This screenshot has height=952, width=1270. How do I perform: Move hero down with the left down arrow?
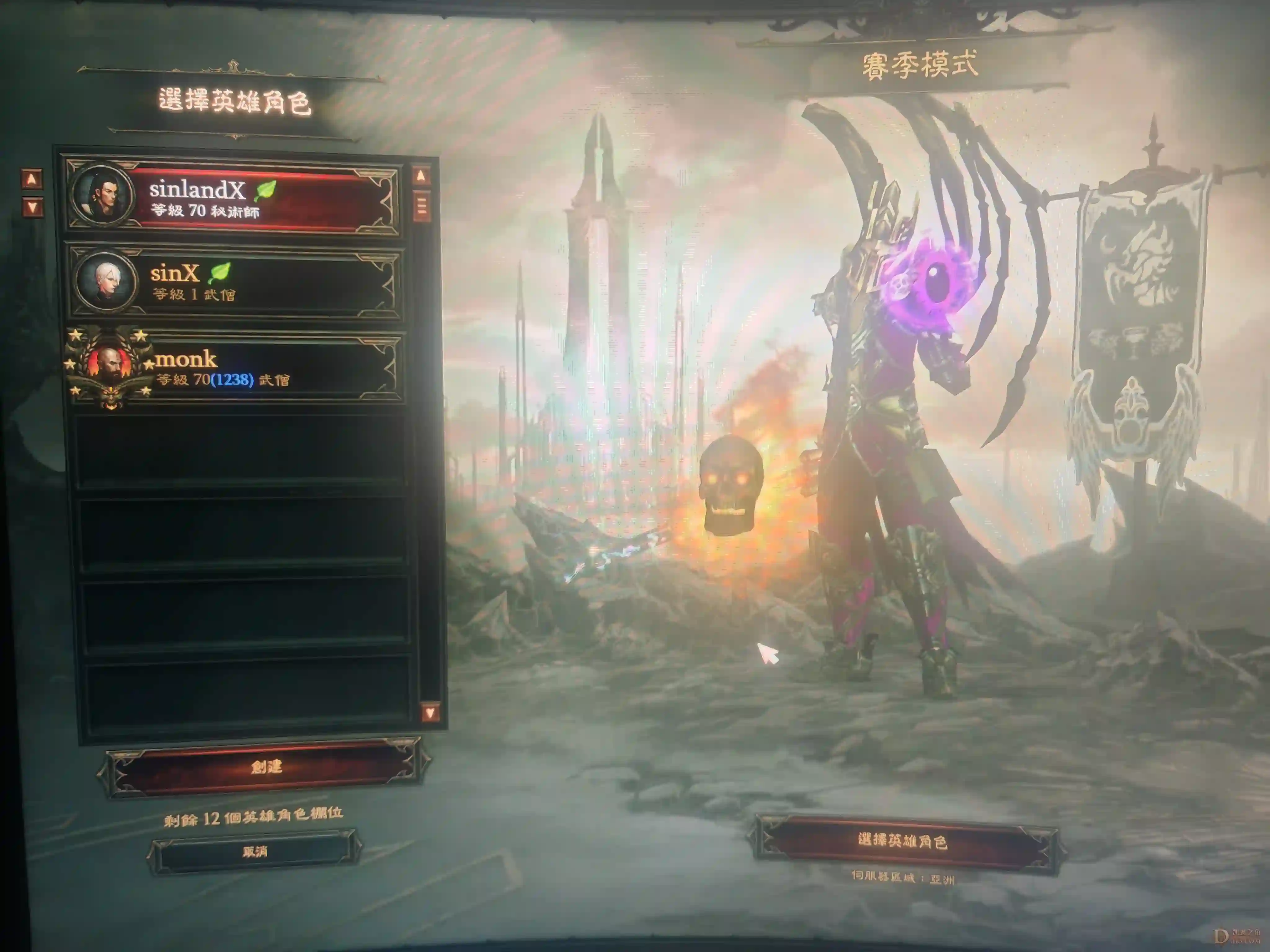pos(33,207)
